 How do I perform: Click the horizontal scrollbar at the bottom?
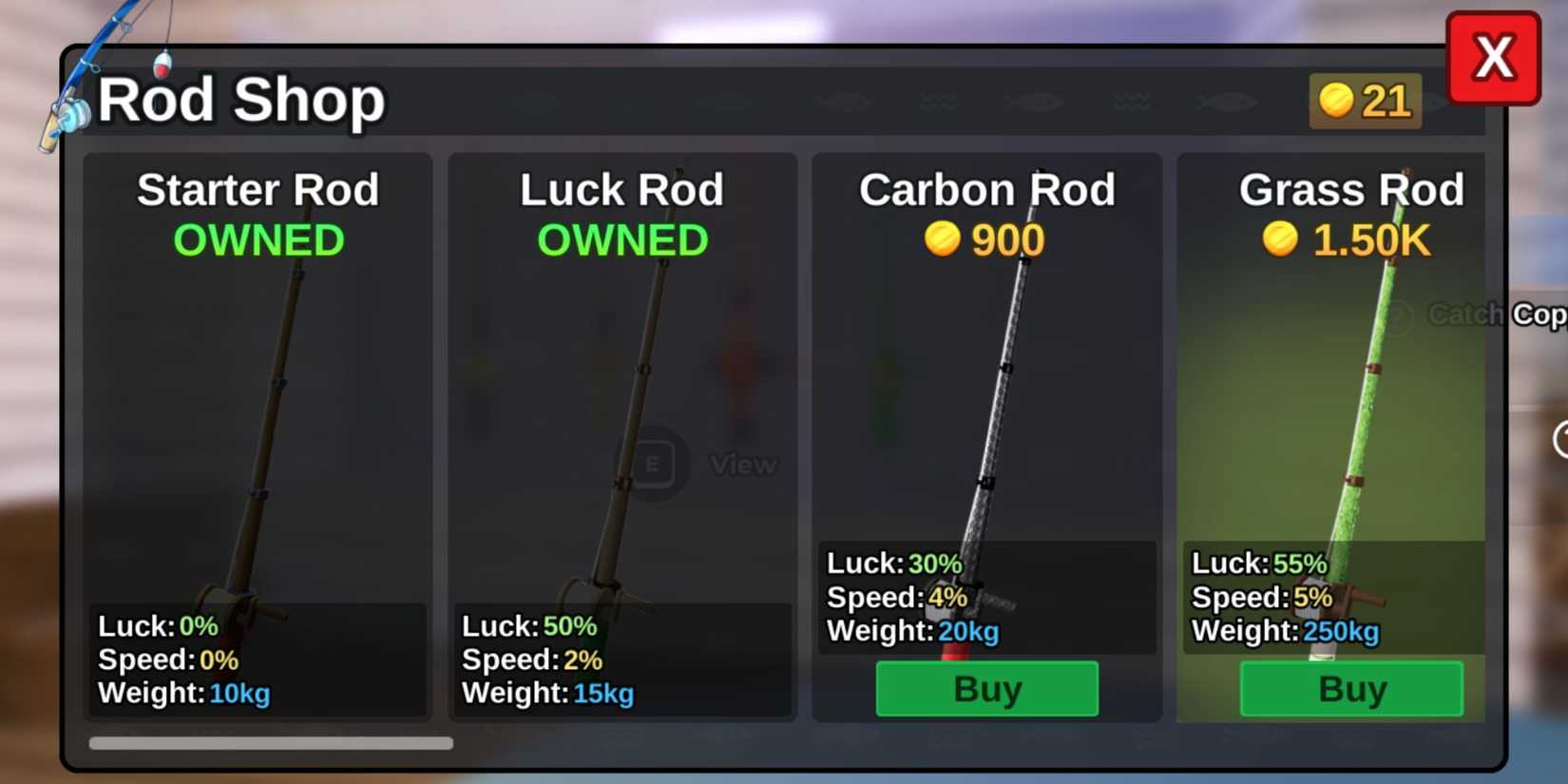point(271,742)
